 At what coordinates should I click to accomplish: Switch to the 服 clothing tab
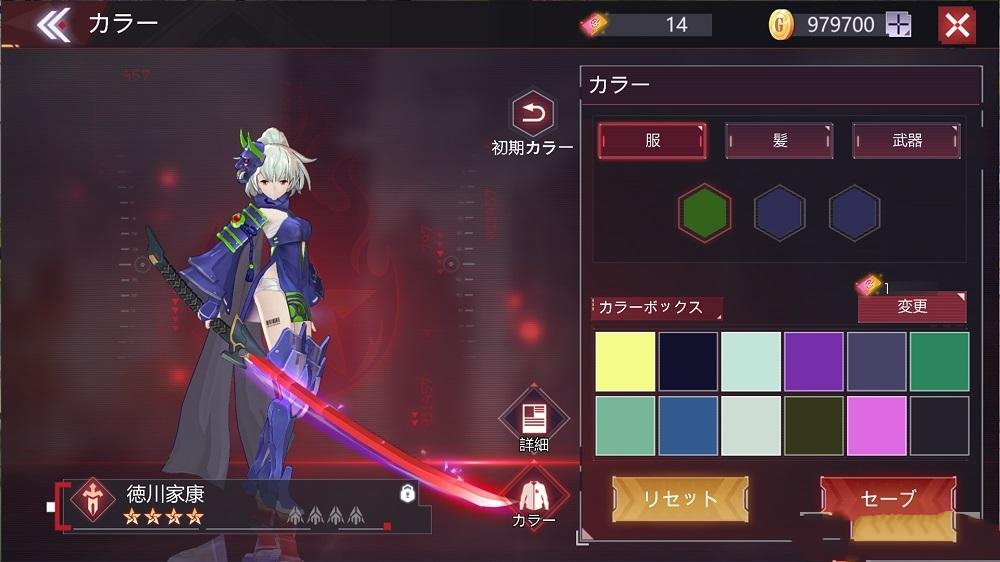(652, 141)
